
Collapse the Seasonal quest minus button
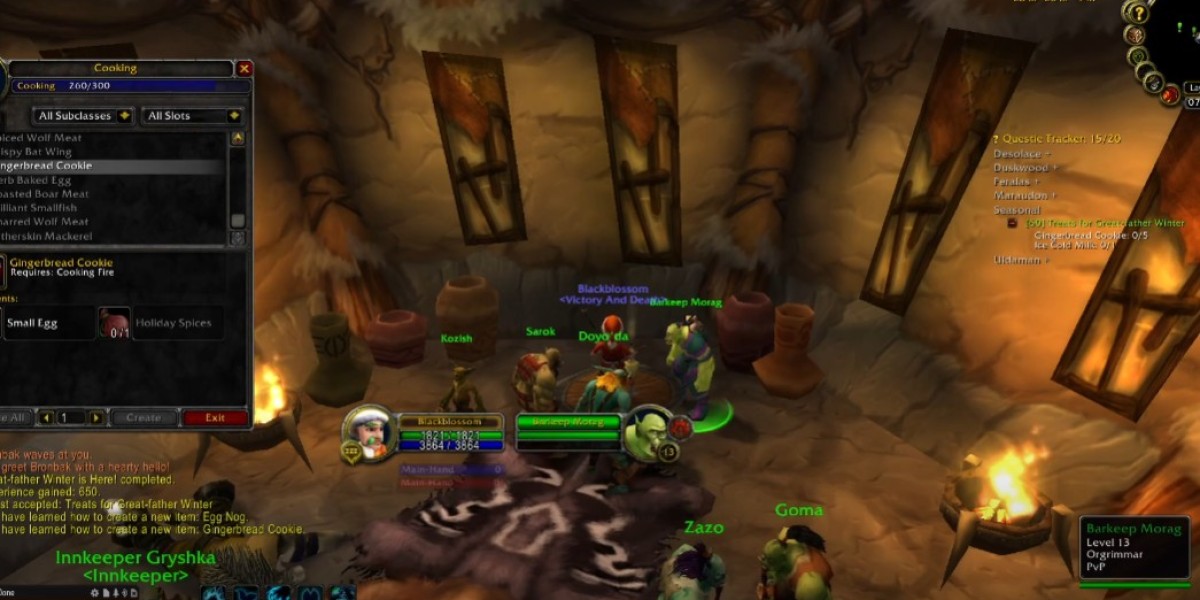coord(1012,223)
